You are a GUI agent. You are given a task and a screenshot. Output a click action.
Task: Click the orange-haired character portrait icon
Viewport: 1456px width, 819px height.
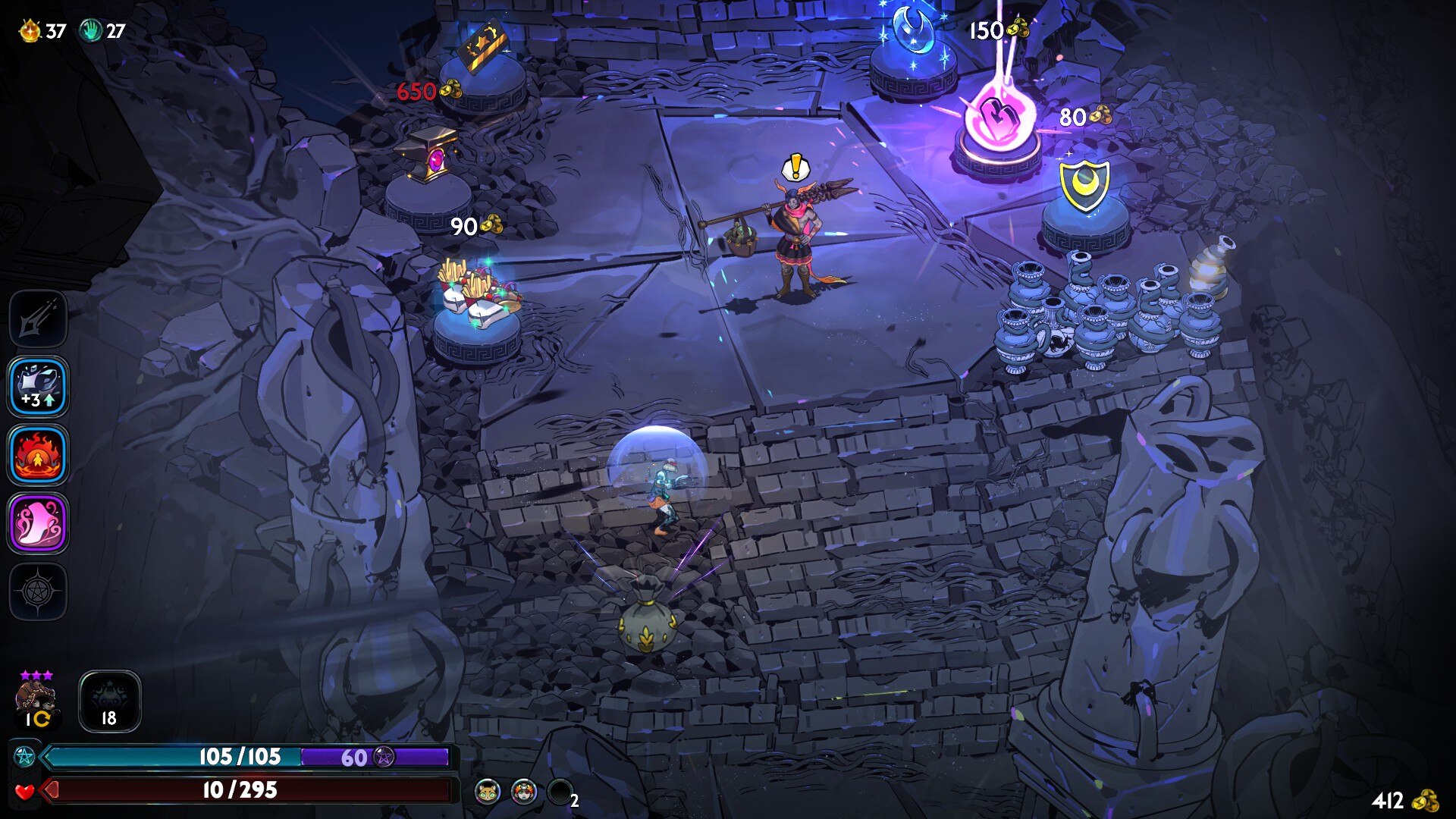pyautogui.click(x=524, y=792)
